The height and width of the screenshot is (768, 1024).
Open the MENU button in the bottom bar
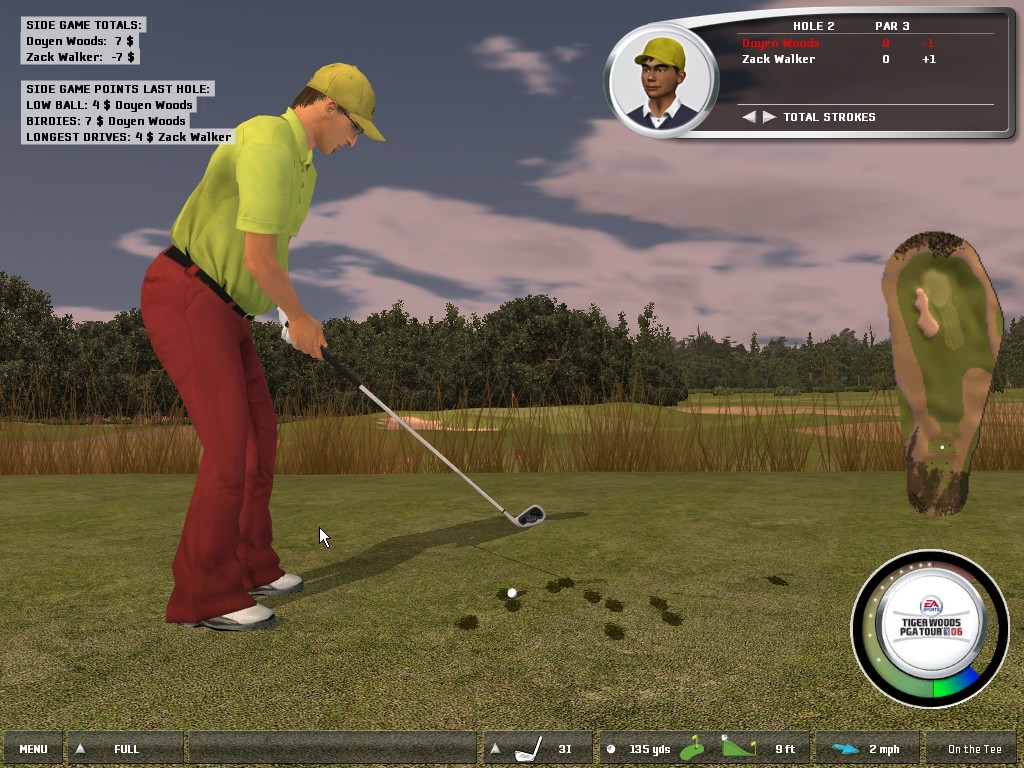pyautogui.click(x=33, y=749)
